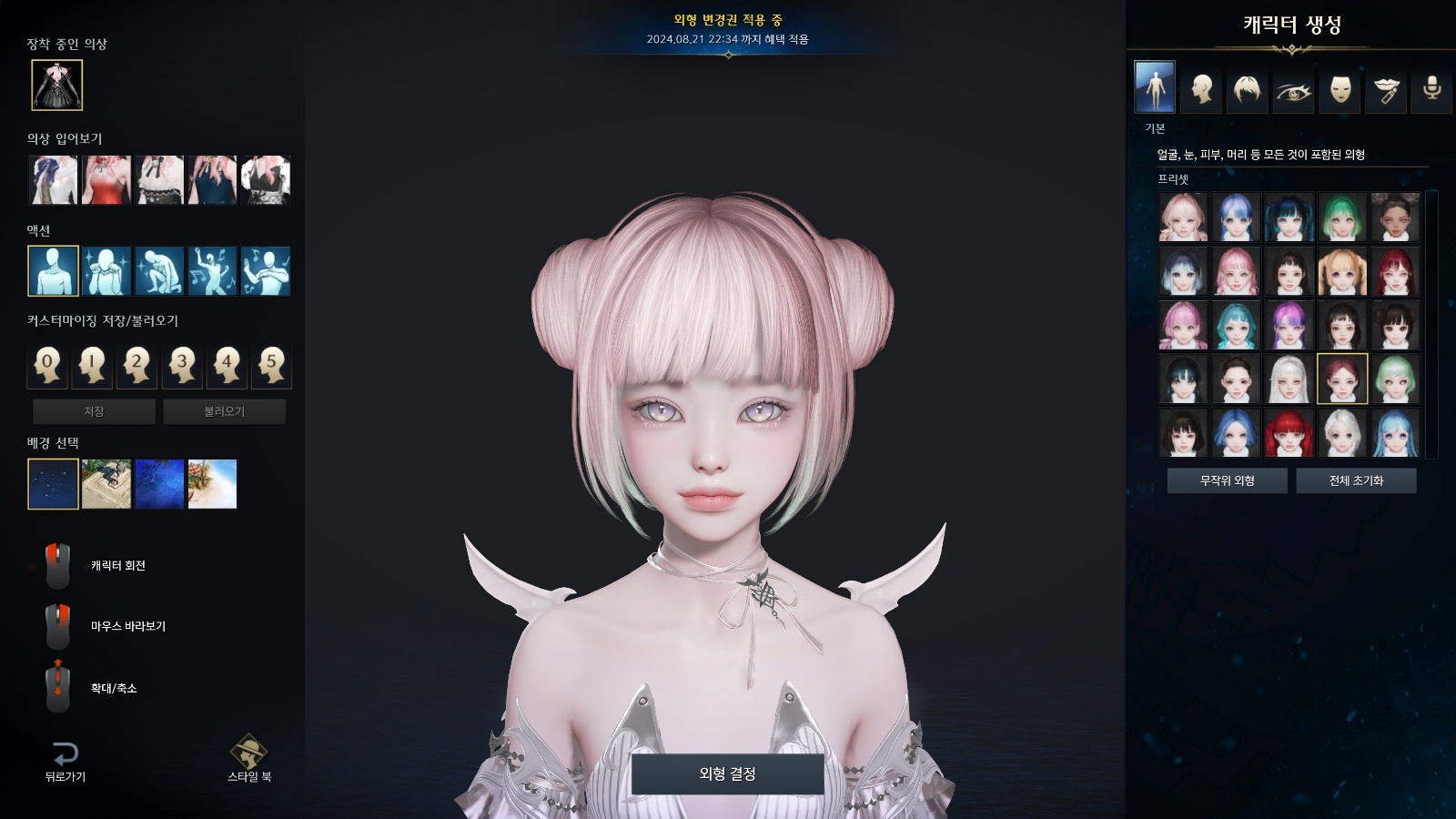Go back with the 뒤로가기 button
This screenshot has height=819, width=1456.
(x=65, y=761)
